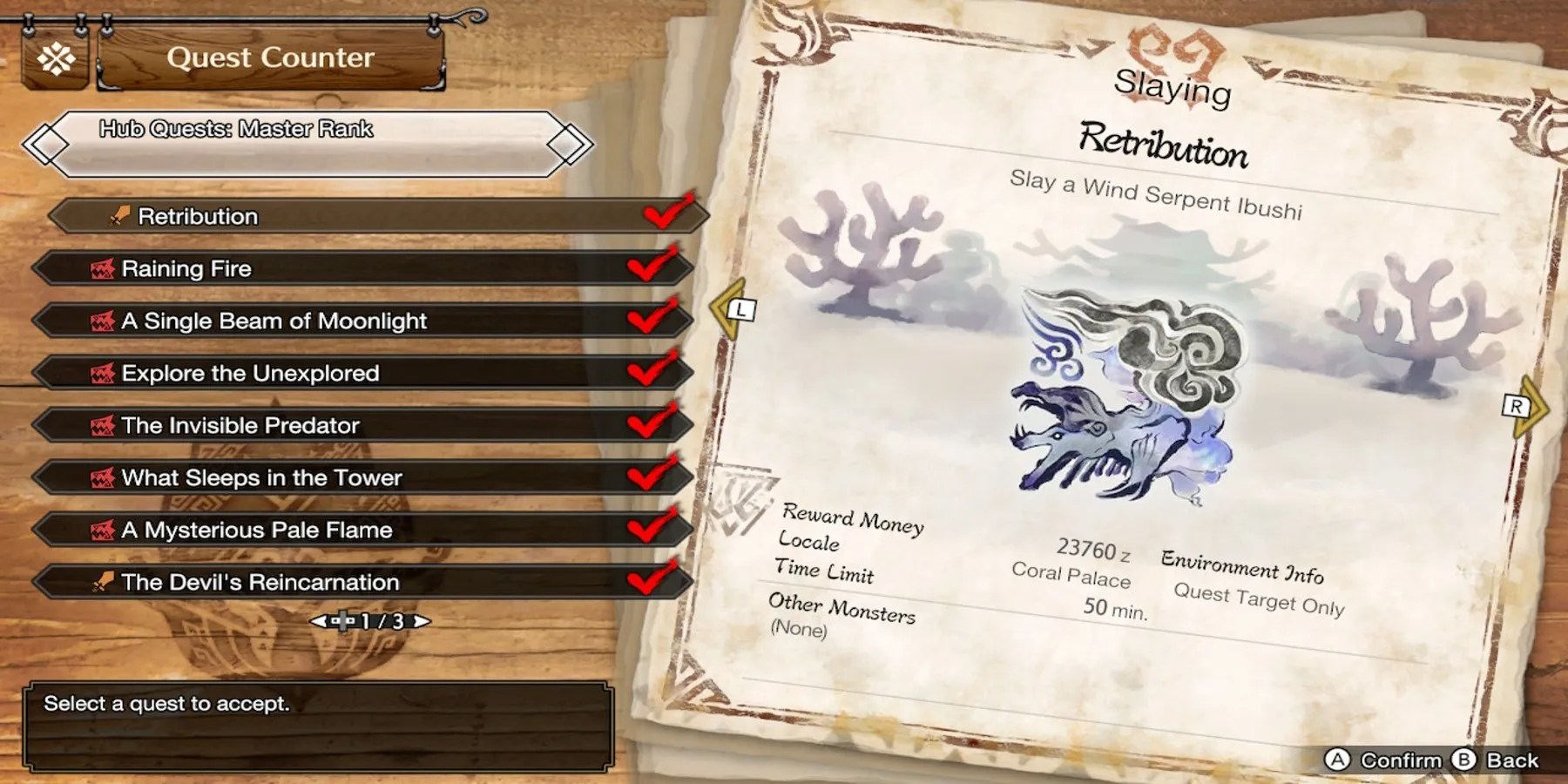Click the right diamond arrow of Hub Quests selector
Image resolution: width=1568 pixels, height=784 pixels.
(571, 142)
